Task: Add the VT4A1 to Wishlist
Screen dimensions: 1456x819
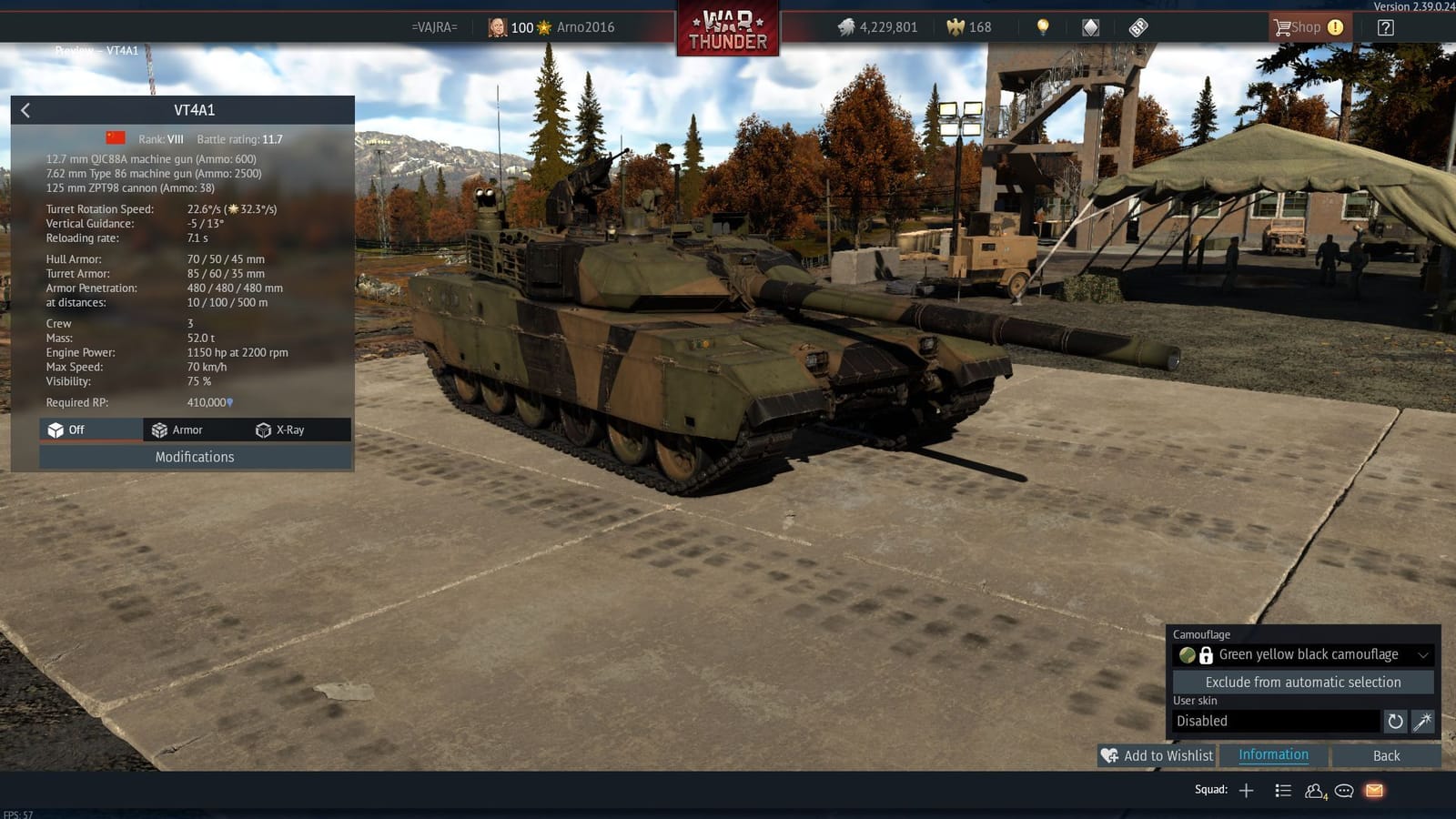Action: click(1158, 755)
